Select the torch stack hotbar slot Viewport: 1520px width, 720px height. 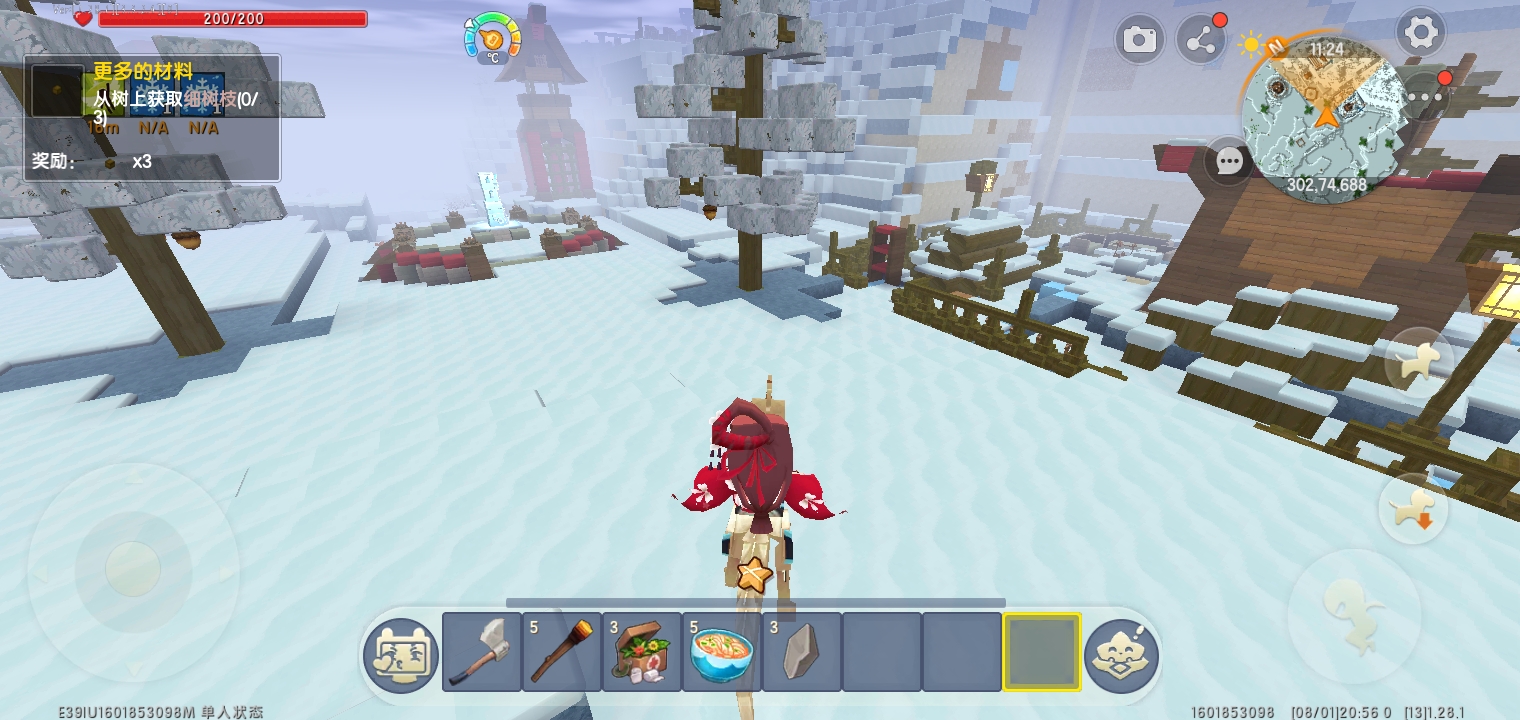(562, 652)
